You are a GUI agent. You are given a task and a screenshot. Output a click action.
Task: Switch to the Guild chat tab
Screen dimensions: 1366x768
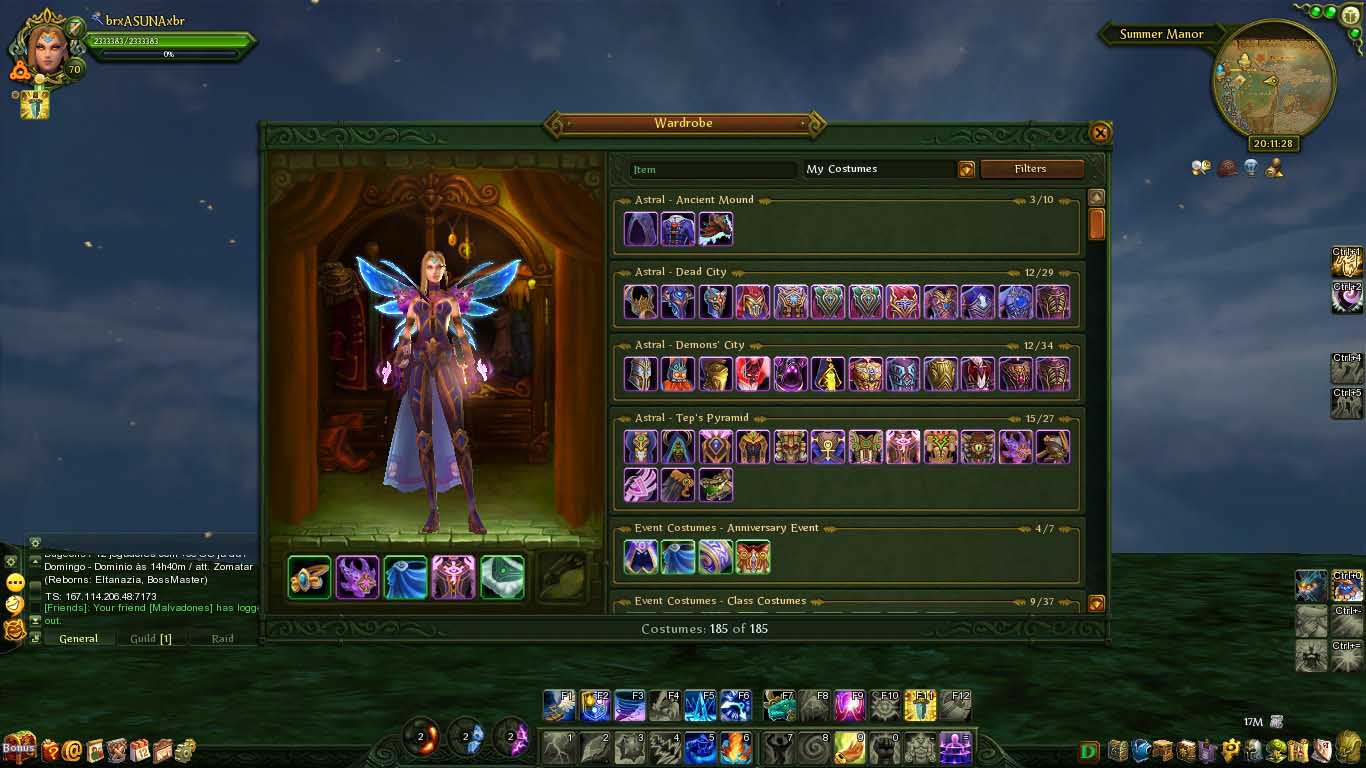(x=151, y=638)
